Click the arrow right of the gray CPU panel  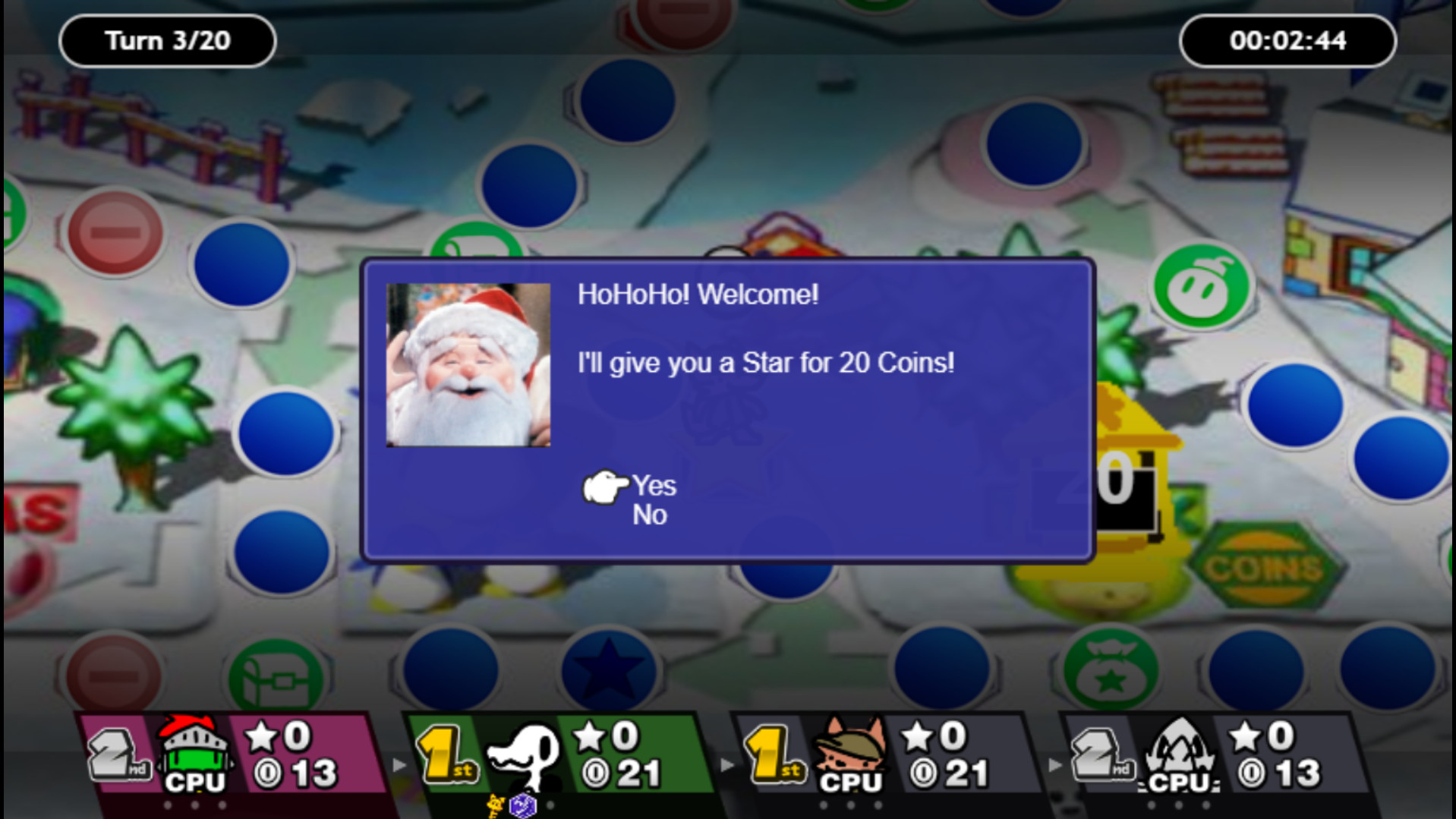click(1055, 766)
